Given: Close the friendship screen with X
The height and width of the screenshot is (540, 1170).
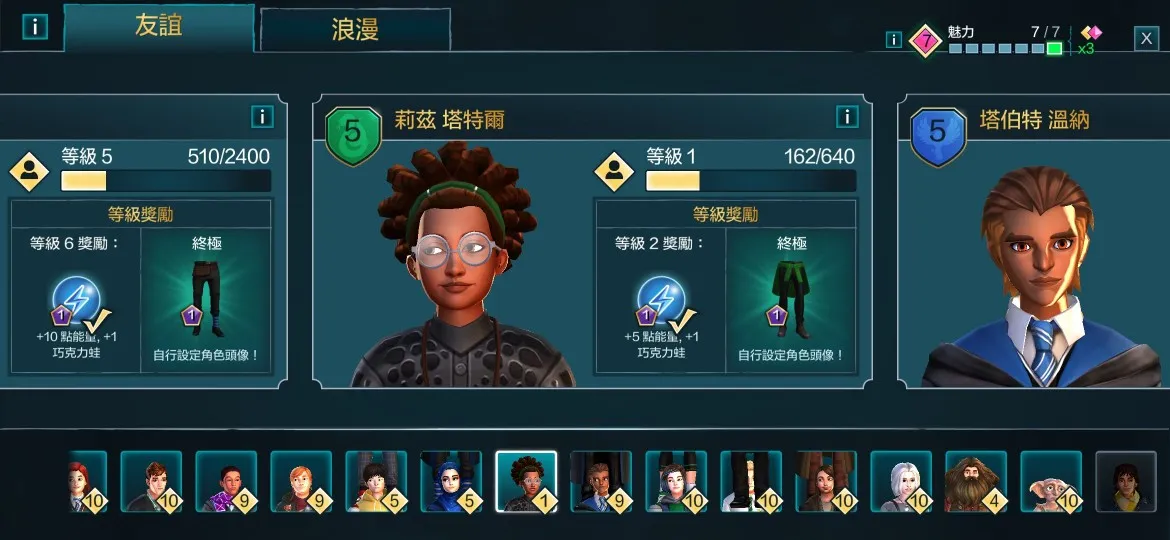Looking at the screenshot, I should [x=1146, y=39].
